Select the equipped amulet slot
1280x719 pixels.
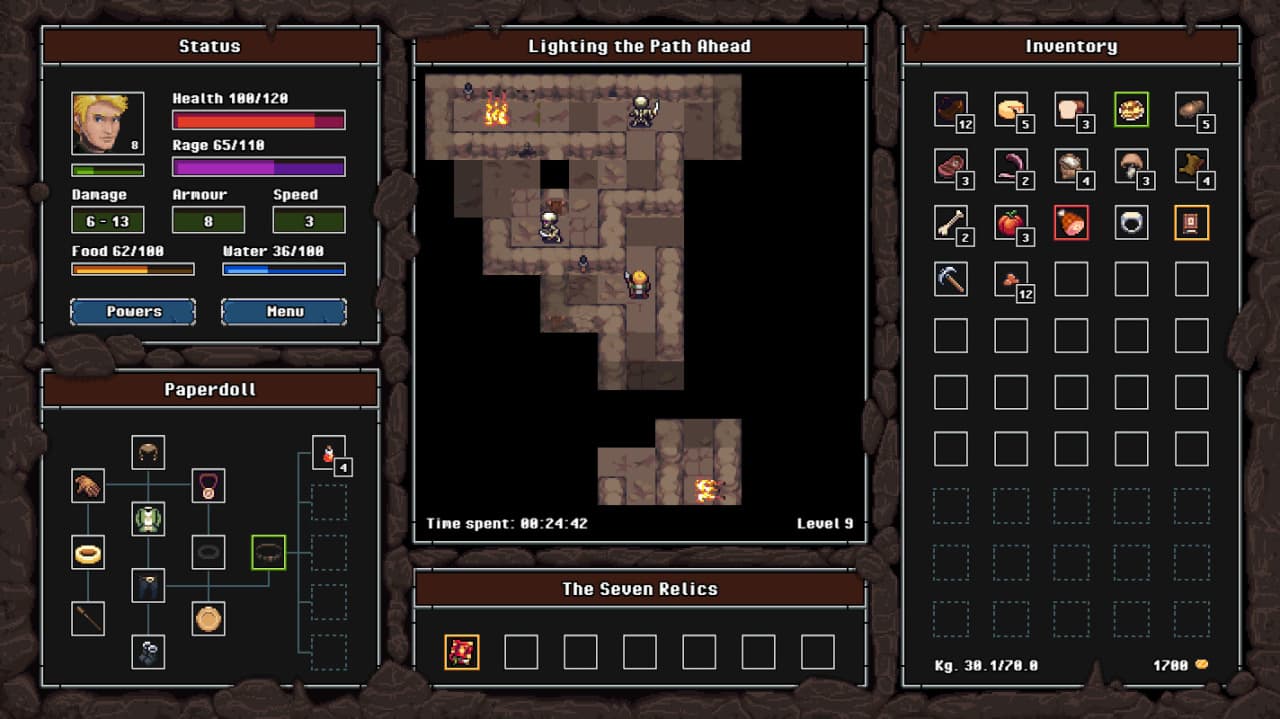click(x=208, y=486)
